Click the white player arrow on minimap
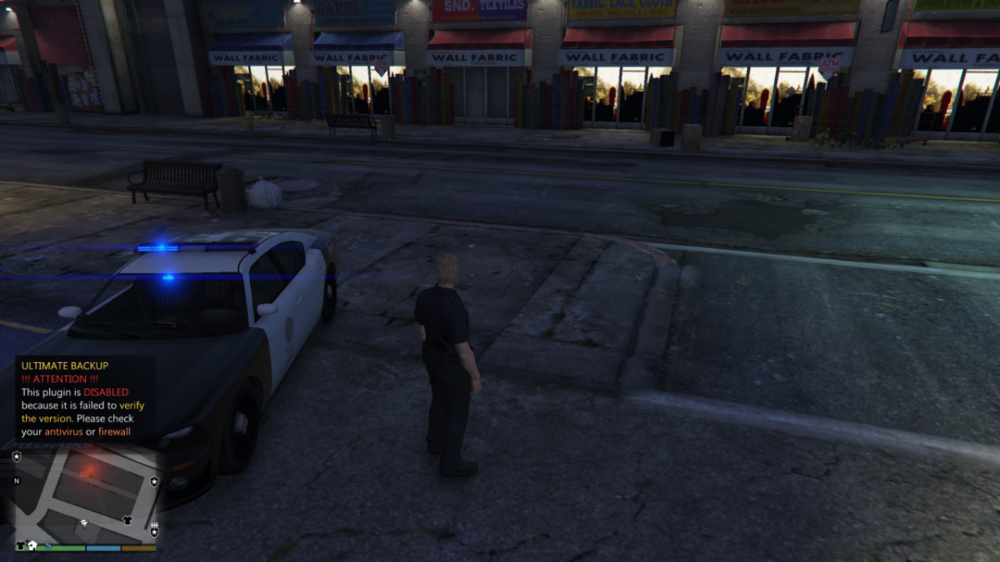The image size is (1000, 562). (85, 523)
